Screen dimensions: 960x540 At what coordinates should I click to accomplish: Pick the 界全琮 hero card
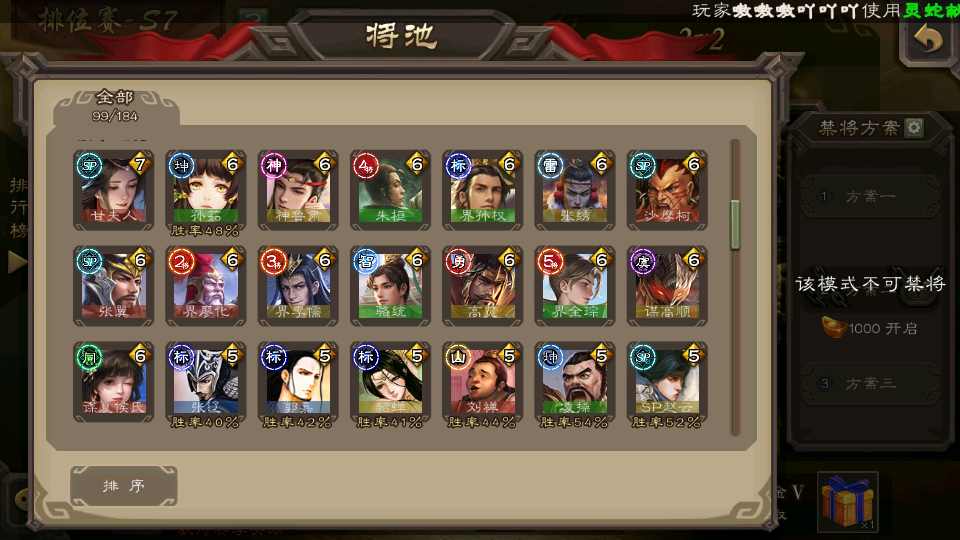pos(574,286)
